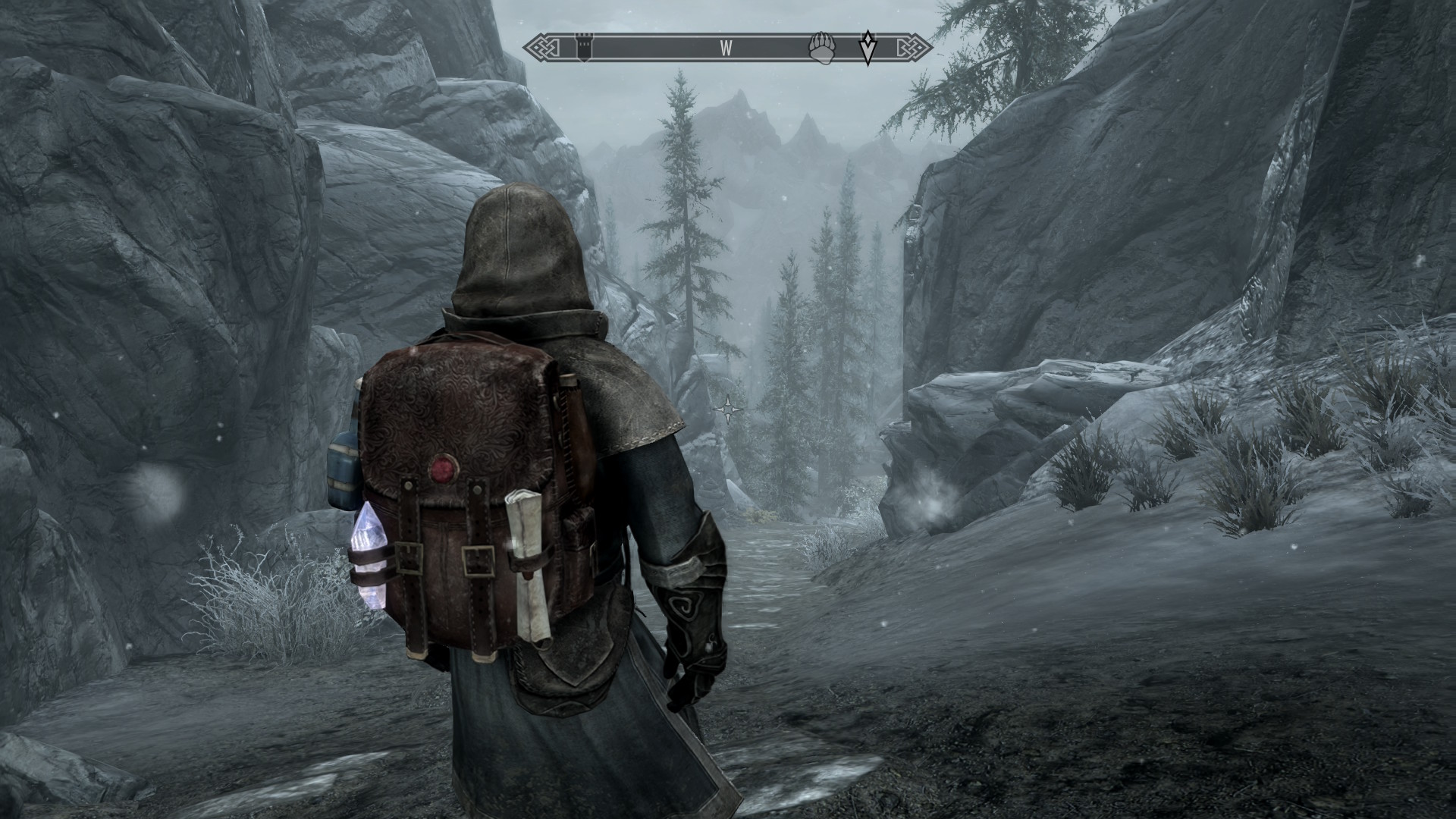Image resolution: width=1456 pixels, height=819 pixels.
Task: Click the West heading letter on compass
Action: pyautogui.click(x=726, y=49)
